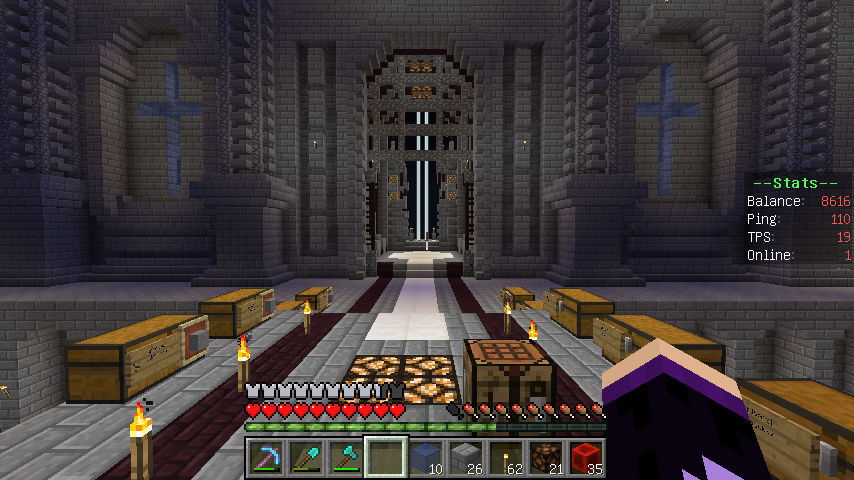
Task: Select the diamond pickaxe hotbar slot
Action: pyautogui.click(x=265, y=457)
